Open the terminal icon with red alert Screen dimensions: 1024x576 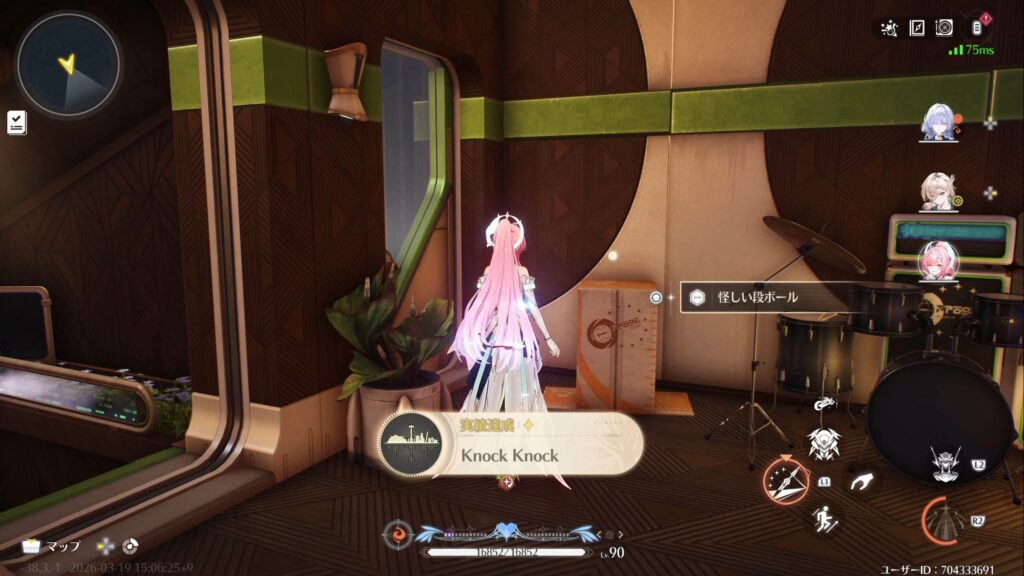pyautogui.click(x=977, y=28)
